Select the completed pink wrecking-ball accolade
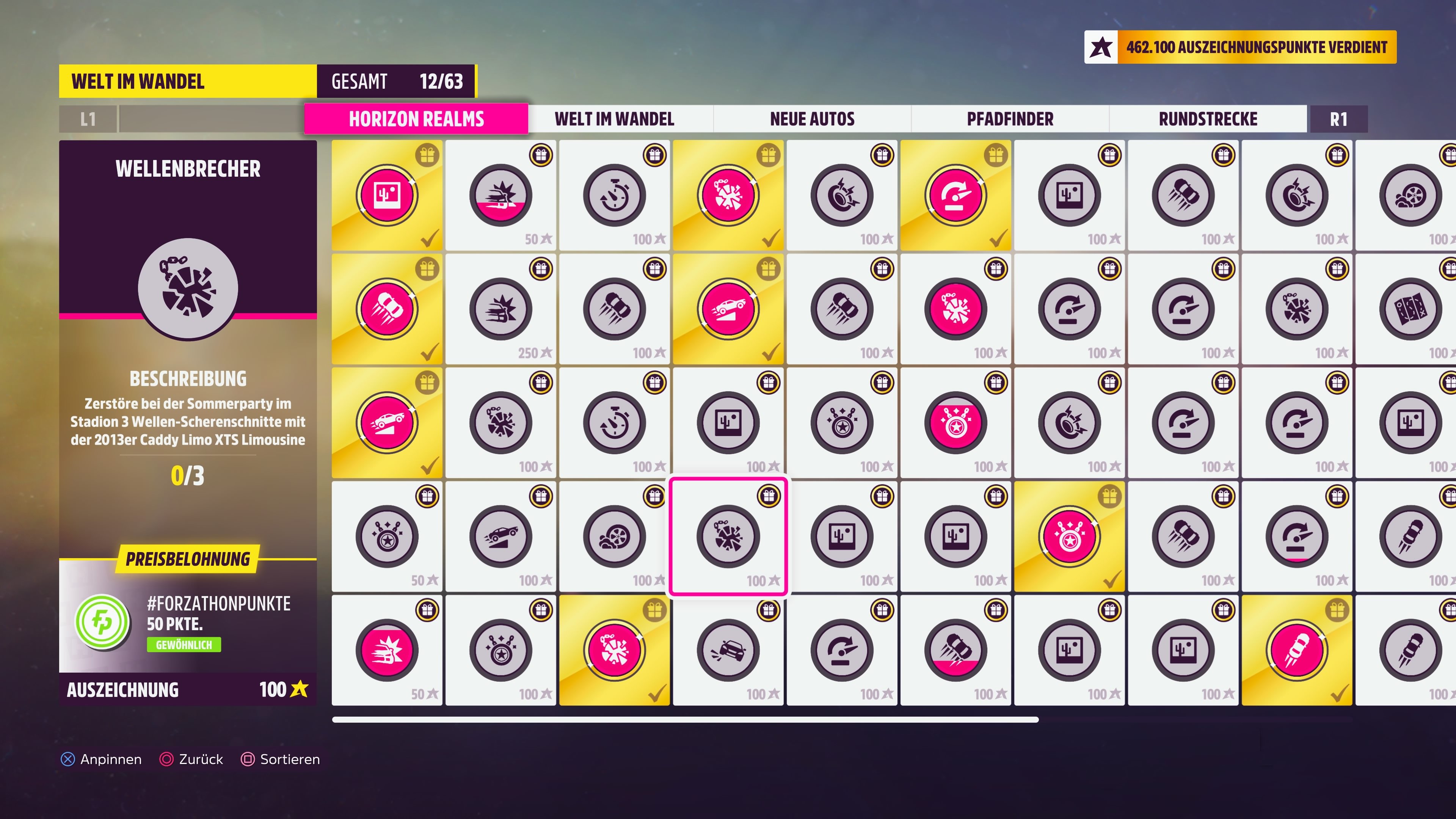Viewport: 1456px width, 819px height. click(728, 195)
